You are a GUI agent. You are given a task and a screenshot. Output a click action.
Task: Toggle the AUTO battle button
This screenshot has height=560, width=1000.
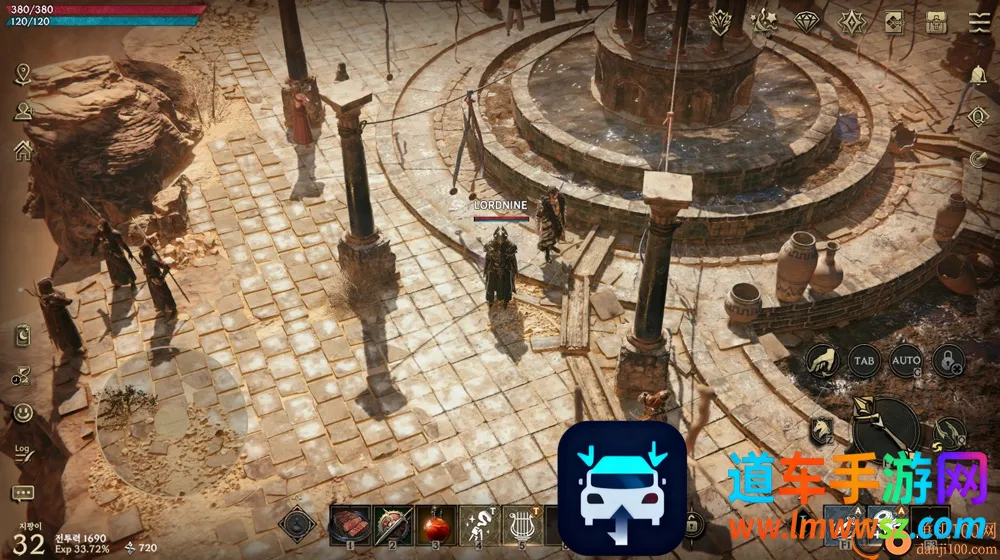point(906,359)
